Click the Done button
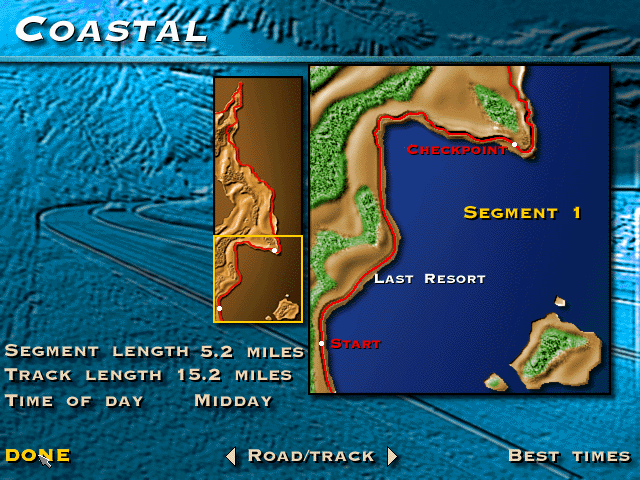This screenshot has width=640, height=480. coord(38,455)
